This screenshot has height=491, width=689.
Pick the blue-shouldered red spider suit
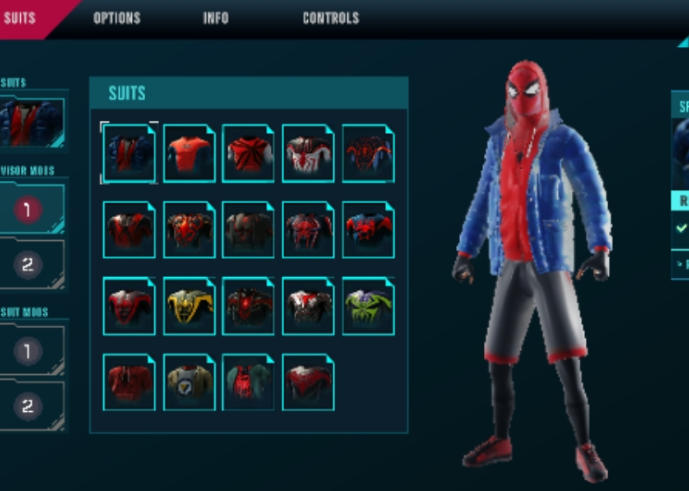368,230
